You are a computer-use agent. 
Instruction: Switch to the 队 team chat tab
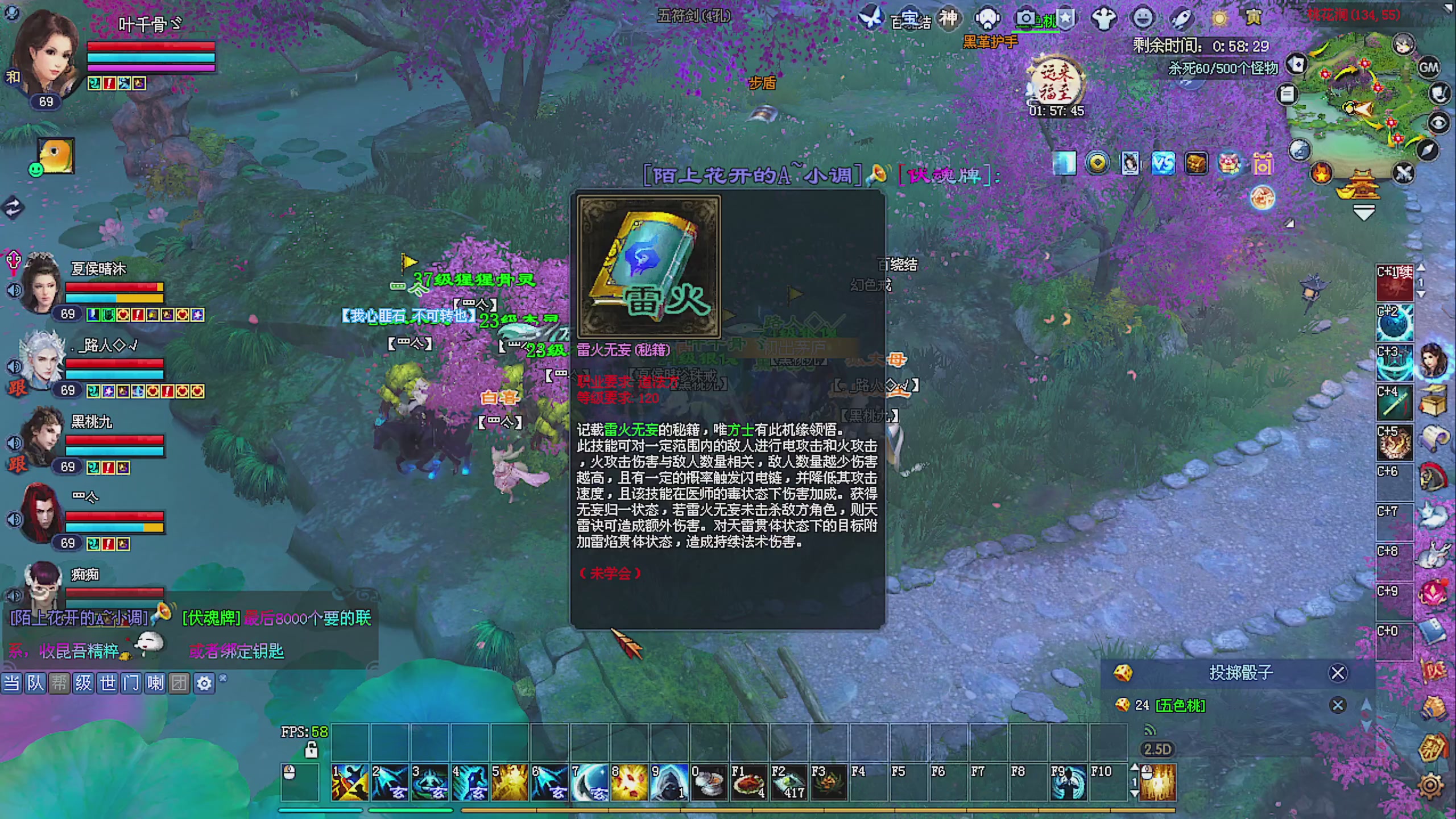tap(36, 684)
